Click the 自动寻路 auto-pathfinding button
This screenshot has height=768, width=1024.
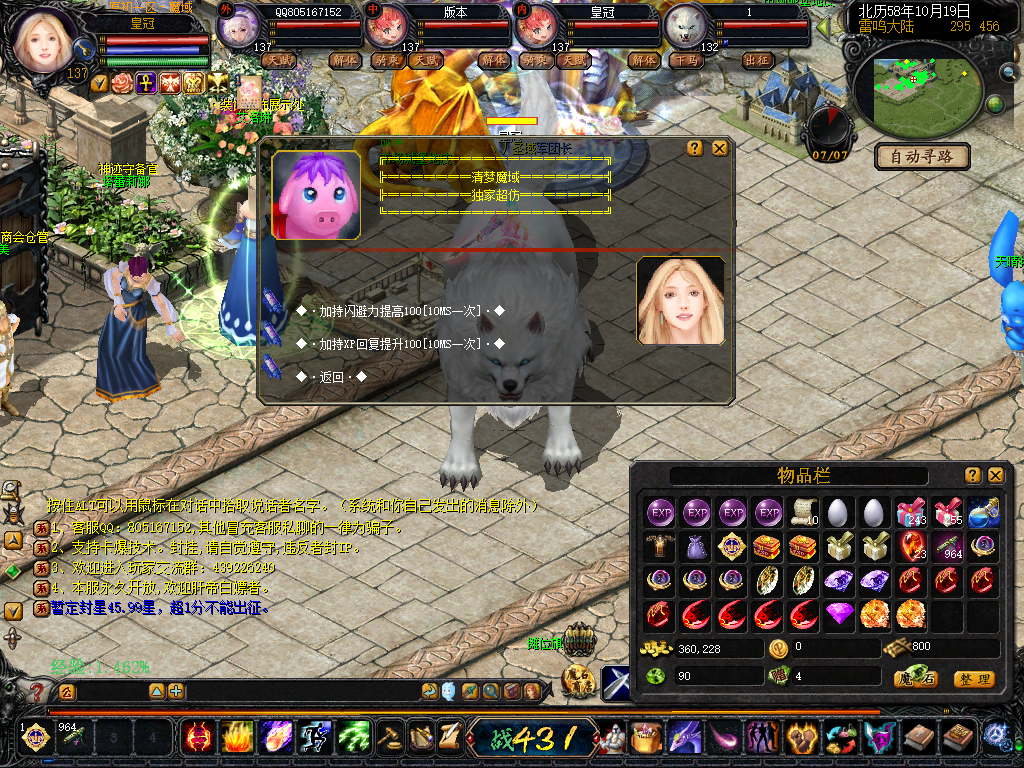tap(922, 156)
